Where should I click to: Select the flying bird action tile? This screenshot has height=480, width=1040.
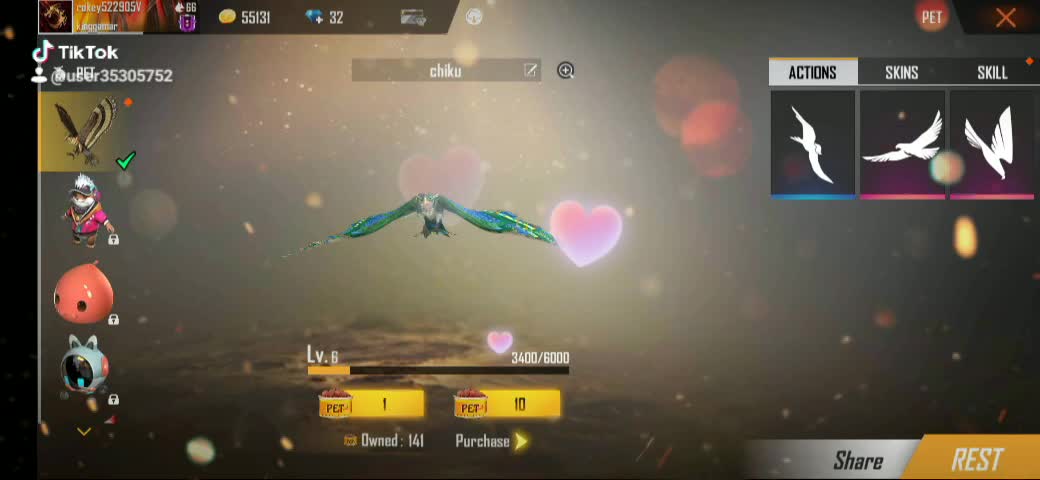point(902,144)
